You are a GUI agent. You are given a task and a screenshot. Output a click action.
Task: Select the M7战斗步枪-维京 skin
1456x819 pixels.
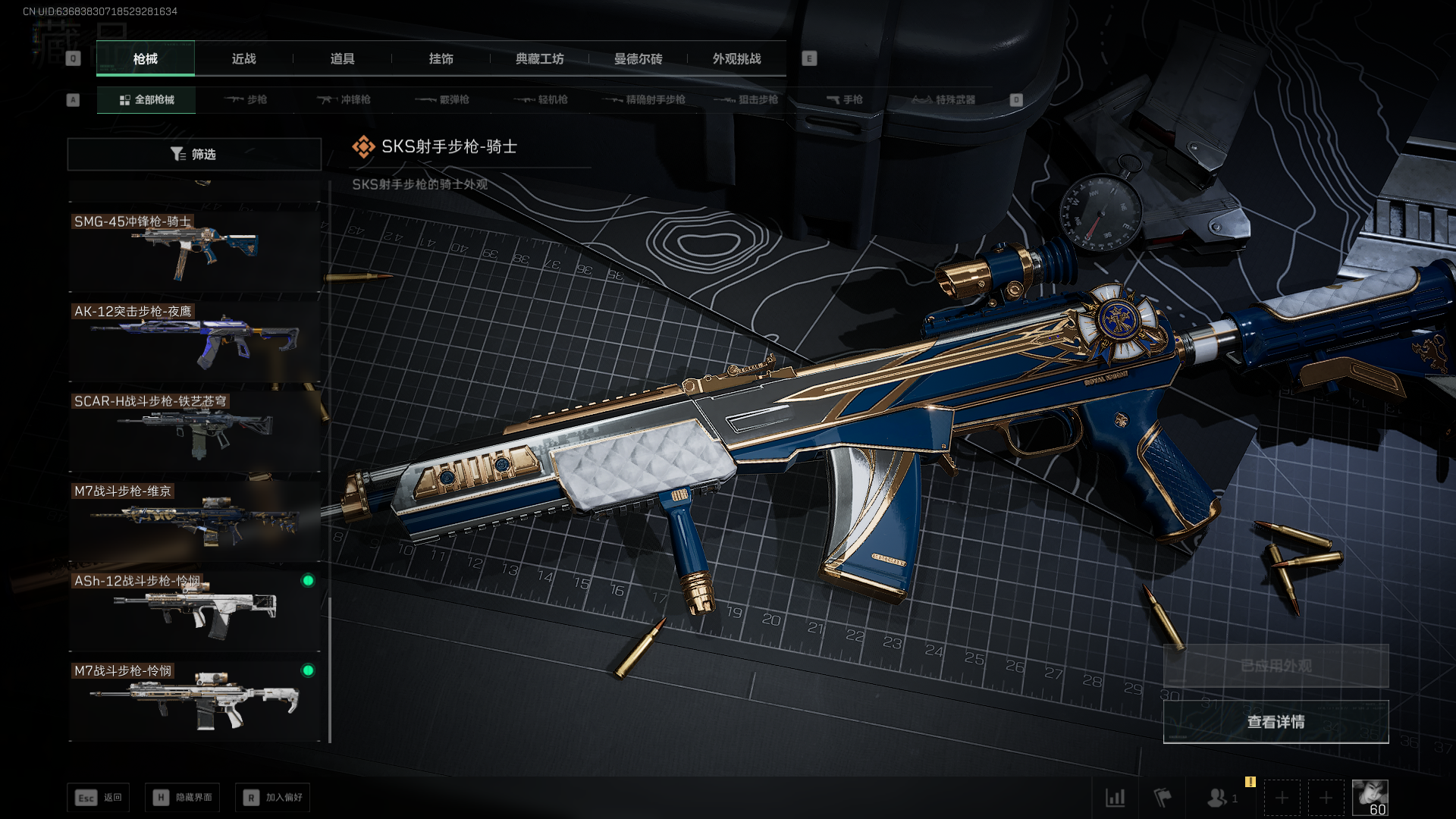coord(194,520)
